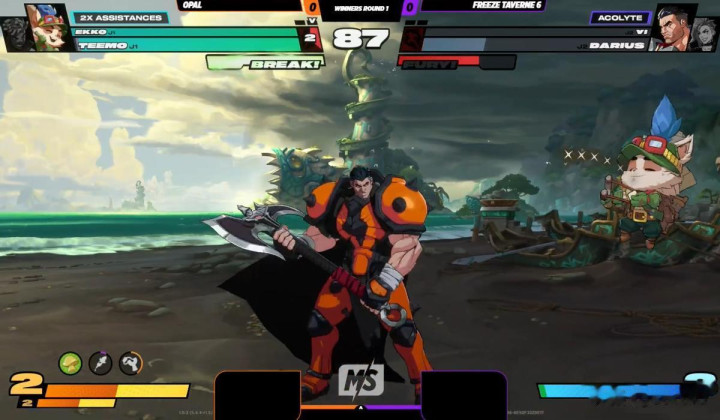Click the Acolyte fuse label

coord(620,17)
